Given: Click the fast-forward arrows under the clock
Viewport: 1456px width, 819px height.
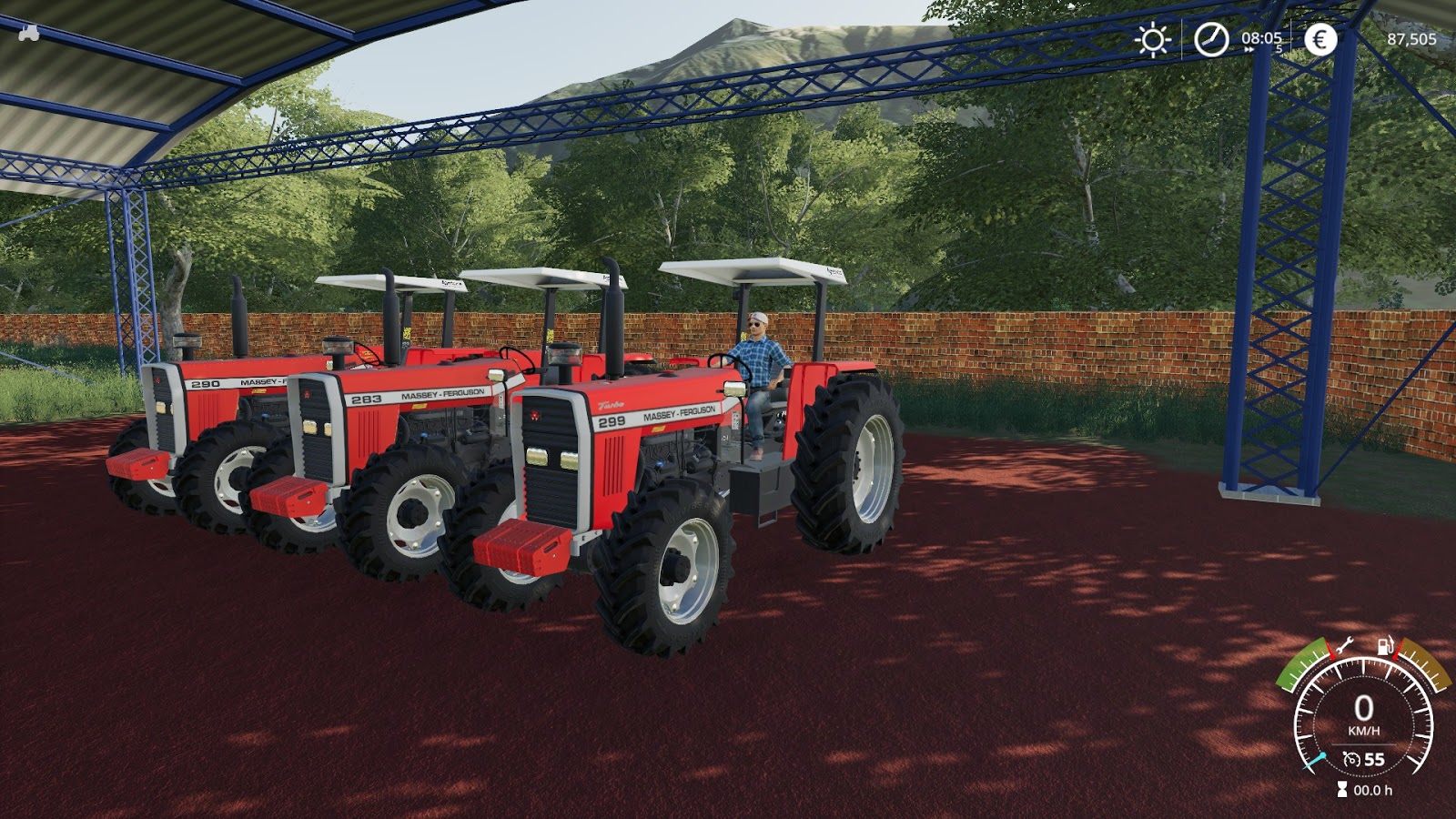Looking at the screenshot, I should pos(1248,51).
